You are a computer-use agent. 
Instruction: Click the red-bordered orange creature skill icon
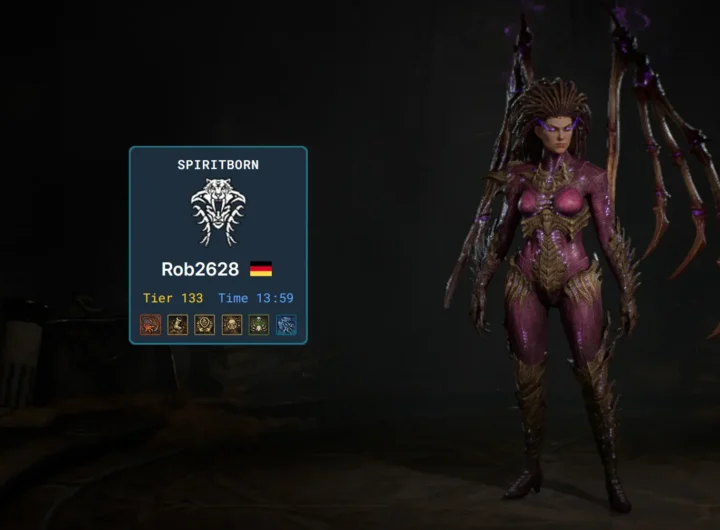pos(151,325)
